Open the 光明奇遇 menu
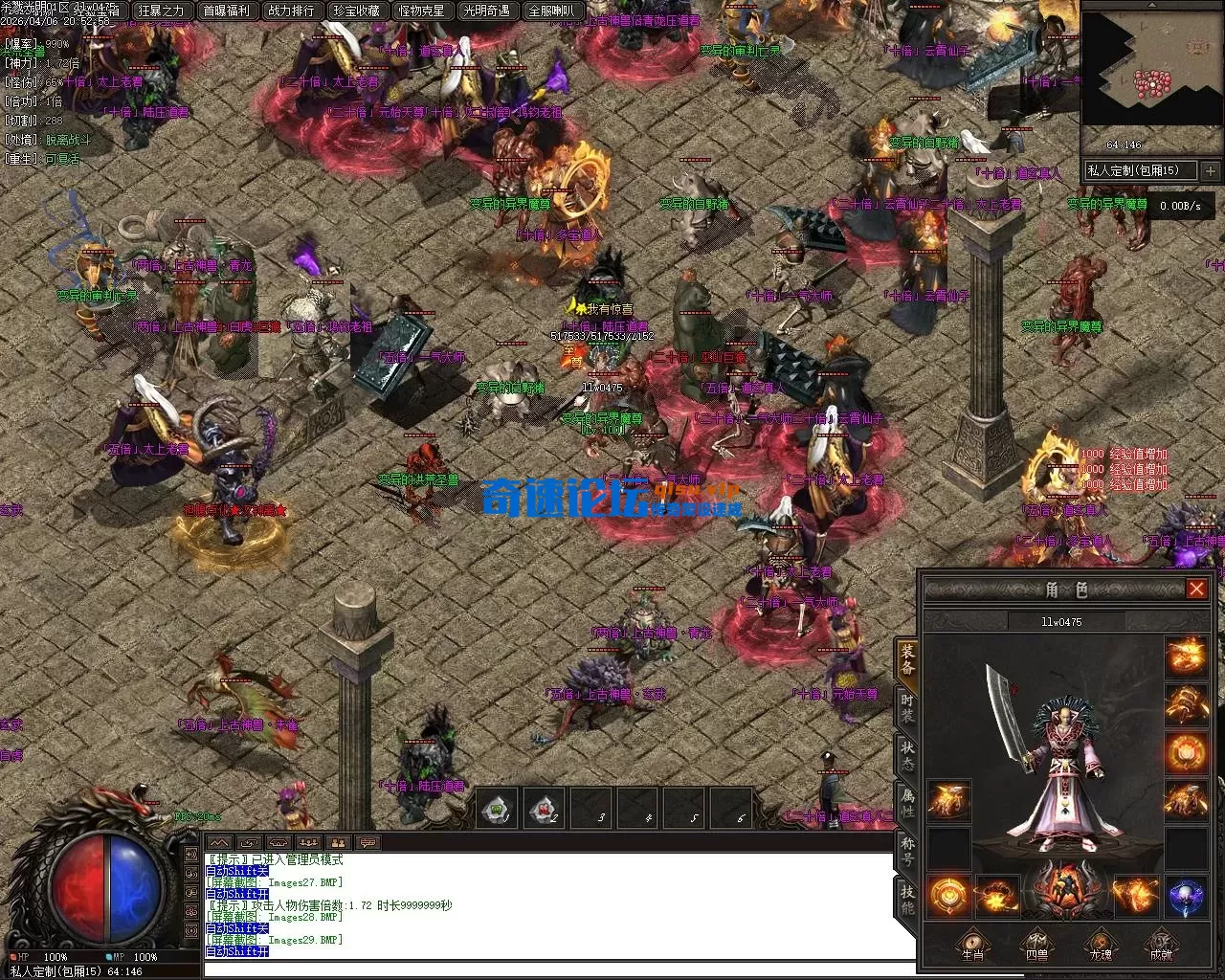This screenshot has width=1225, height=980. coord(486,11)
